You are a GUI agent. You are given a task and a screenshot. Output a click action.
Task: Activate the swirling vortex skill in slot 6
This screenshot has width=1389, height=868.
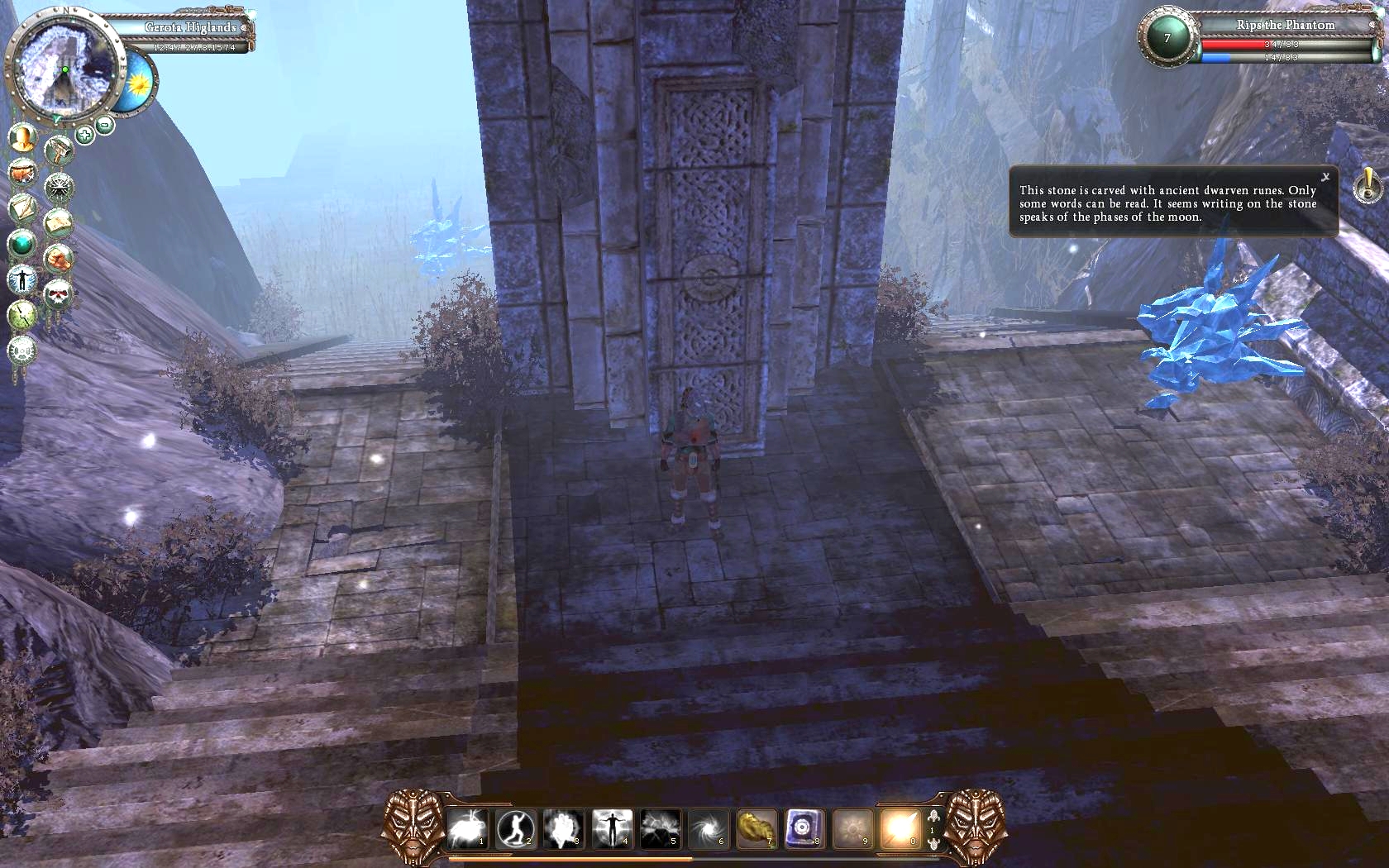709,827
